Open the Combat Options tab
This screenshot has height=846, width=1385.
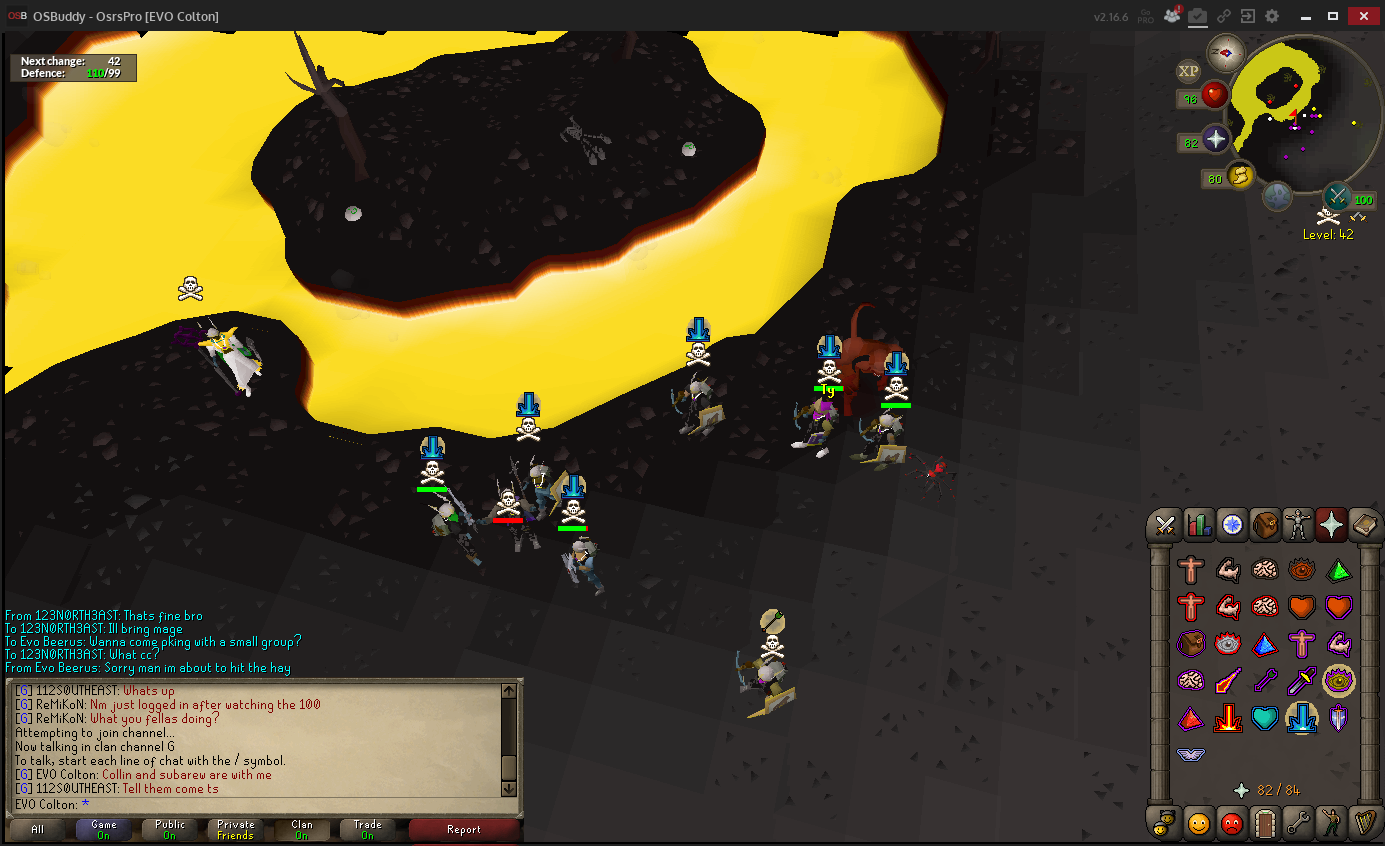click(1165, 524)
